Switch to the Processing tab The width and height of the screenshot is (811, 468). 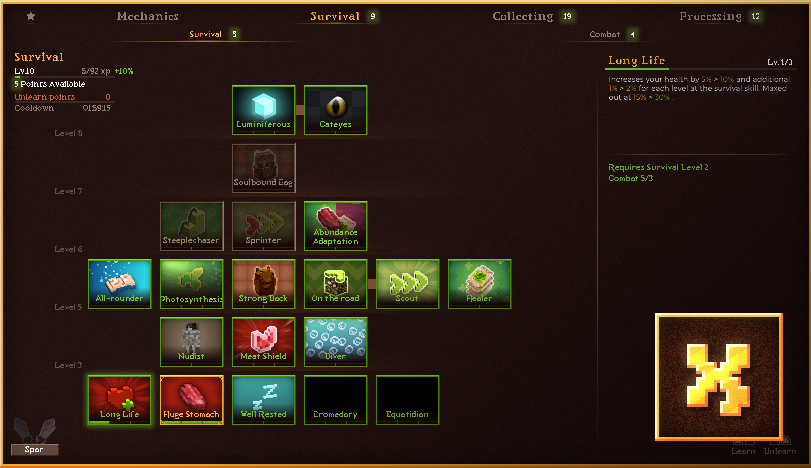[710, 16]
